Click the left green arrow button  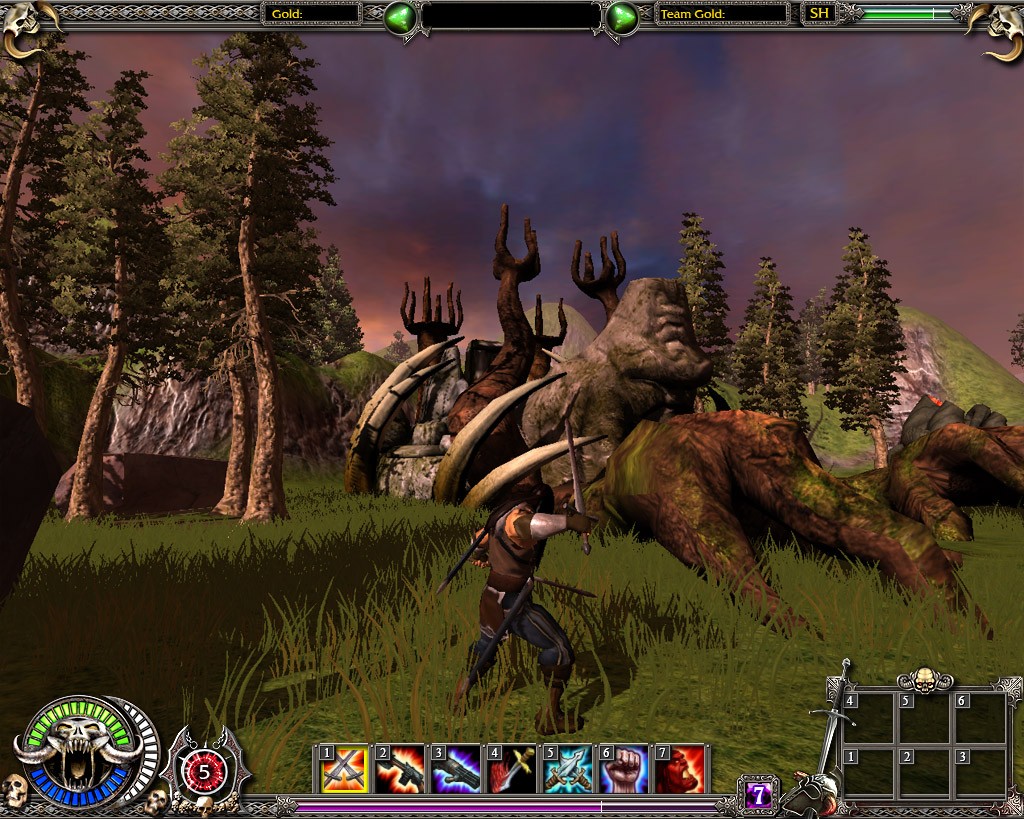pos(400,16)
